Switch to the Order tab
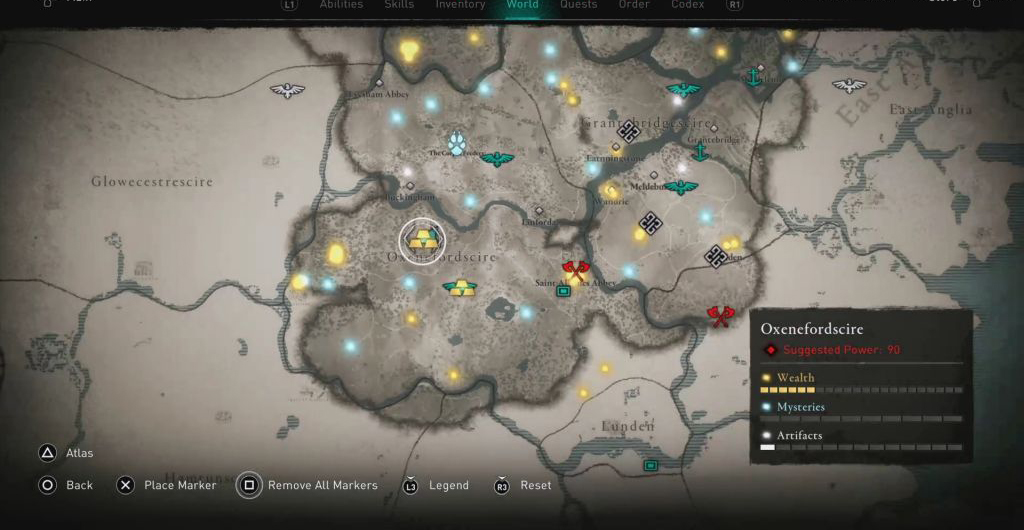The image size is (1024, 530). click(x=634, y=5)
